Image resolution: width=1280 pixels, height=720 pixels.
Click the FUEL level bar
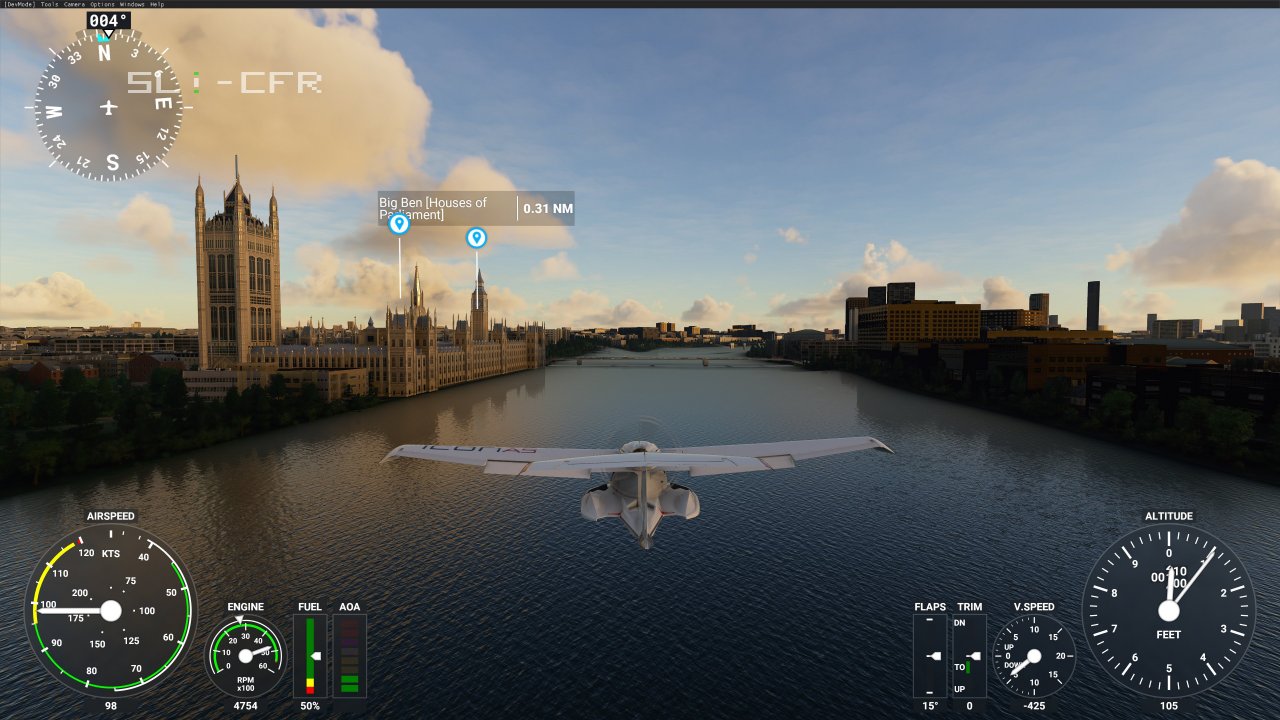pyautogui.click(x=310, y=655)
